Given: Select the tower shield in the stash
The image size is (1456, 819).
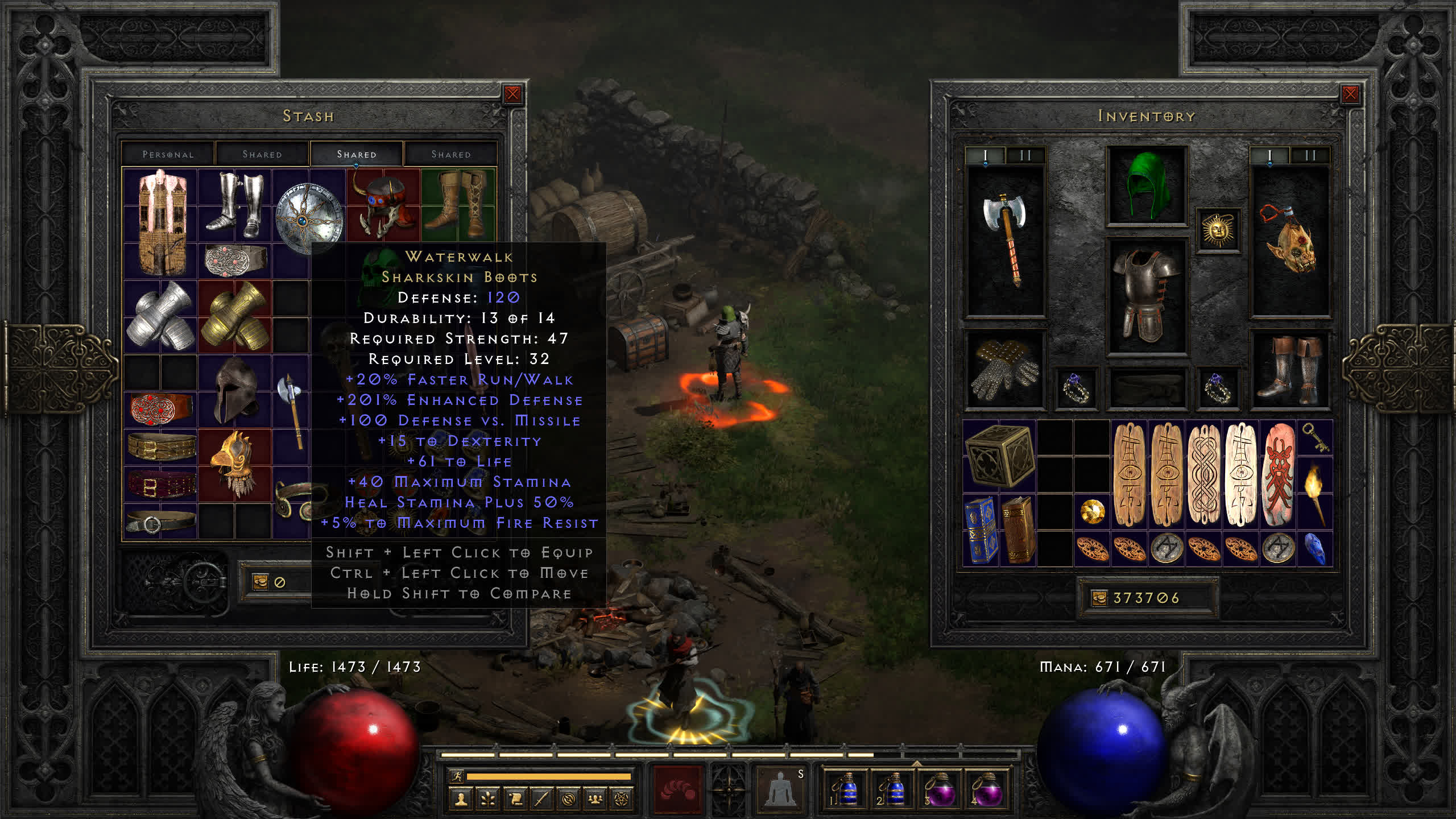Looking at the screenshot, I should tap(162, 222).
